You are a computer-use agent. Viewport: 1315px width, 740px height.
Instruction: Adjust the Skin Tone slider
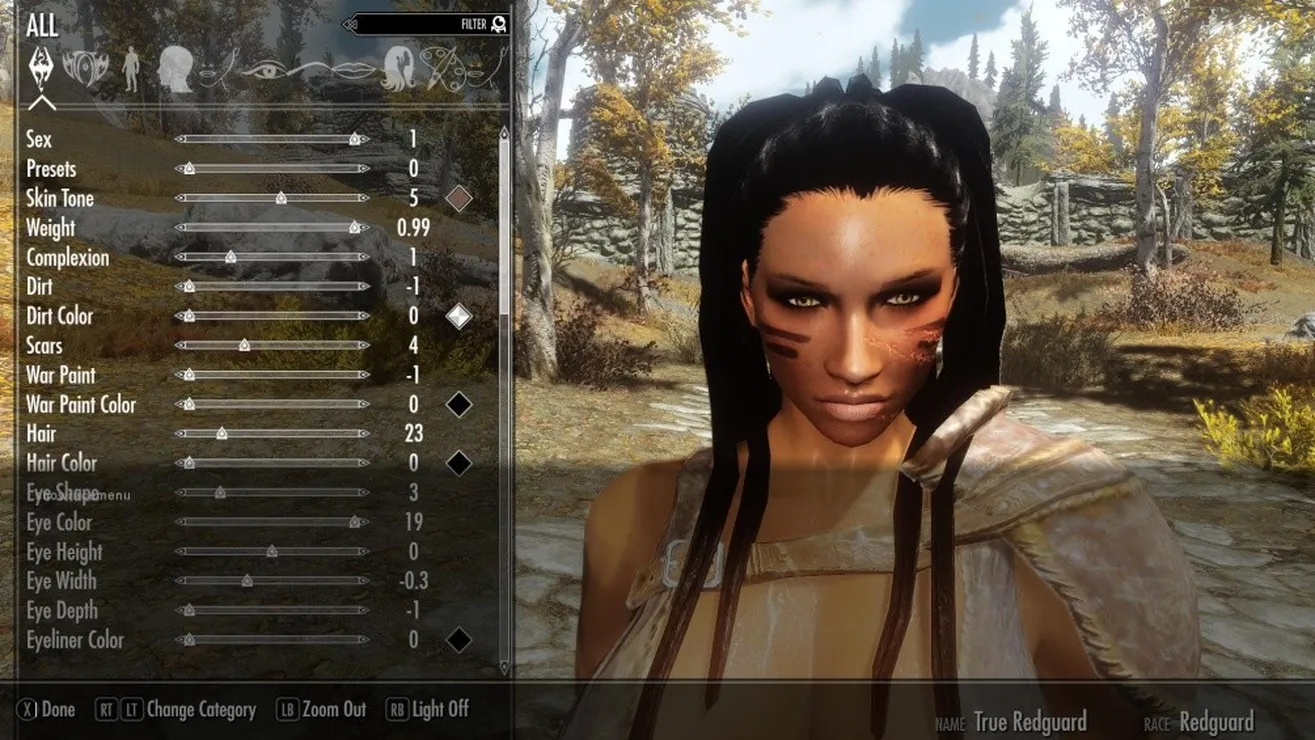[281, 198]
